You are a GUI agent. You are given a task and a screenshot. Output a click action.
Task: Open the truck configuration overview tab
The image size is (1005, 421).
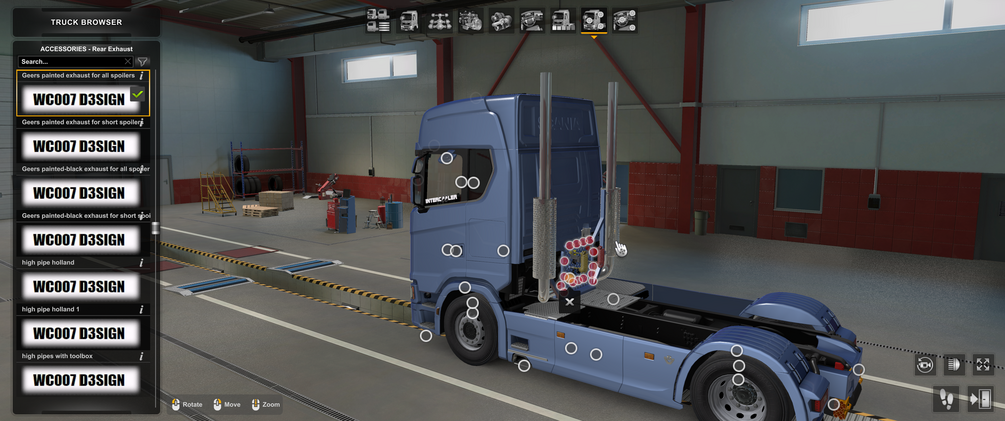tap(378, 20)
